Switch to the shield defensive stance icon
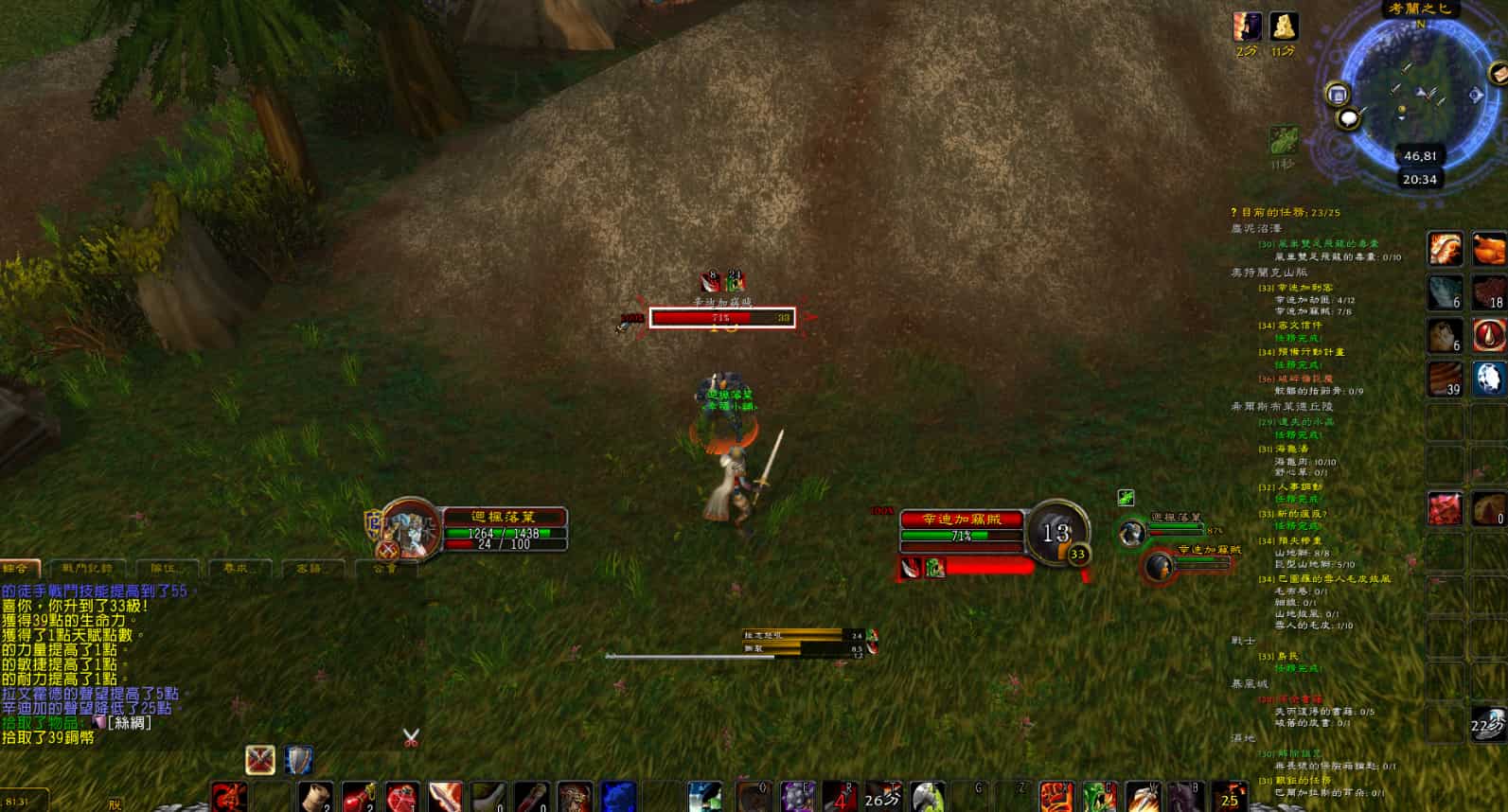 coord(299,759)
